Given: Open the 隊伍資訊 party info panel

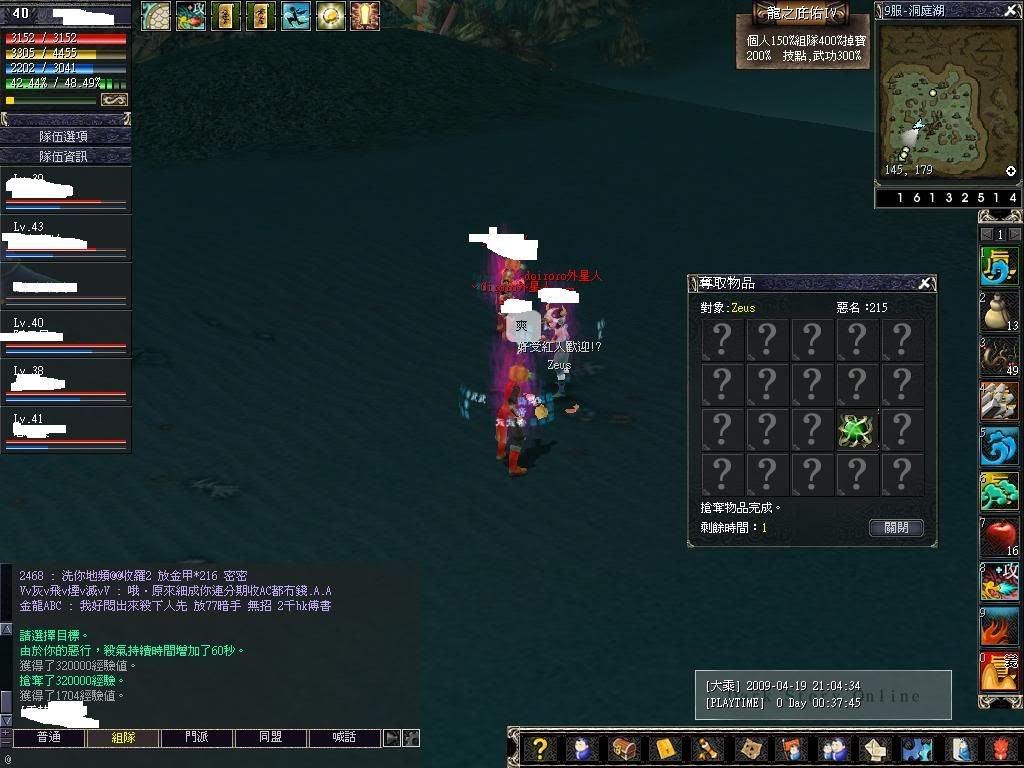Looking at the screenshot, I should [65, 156].
